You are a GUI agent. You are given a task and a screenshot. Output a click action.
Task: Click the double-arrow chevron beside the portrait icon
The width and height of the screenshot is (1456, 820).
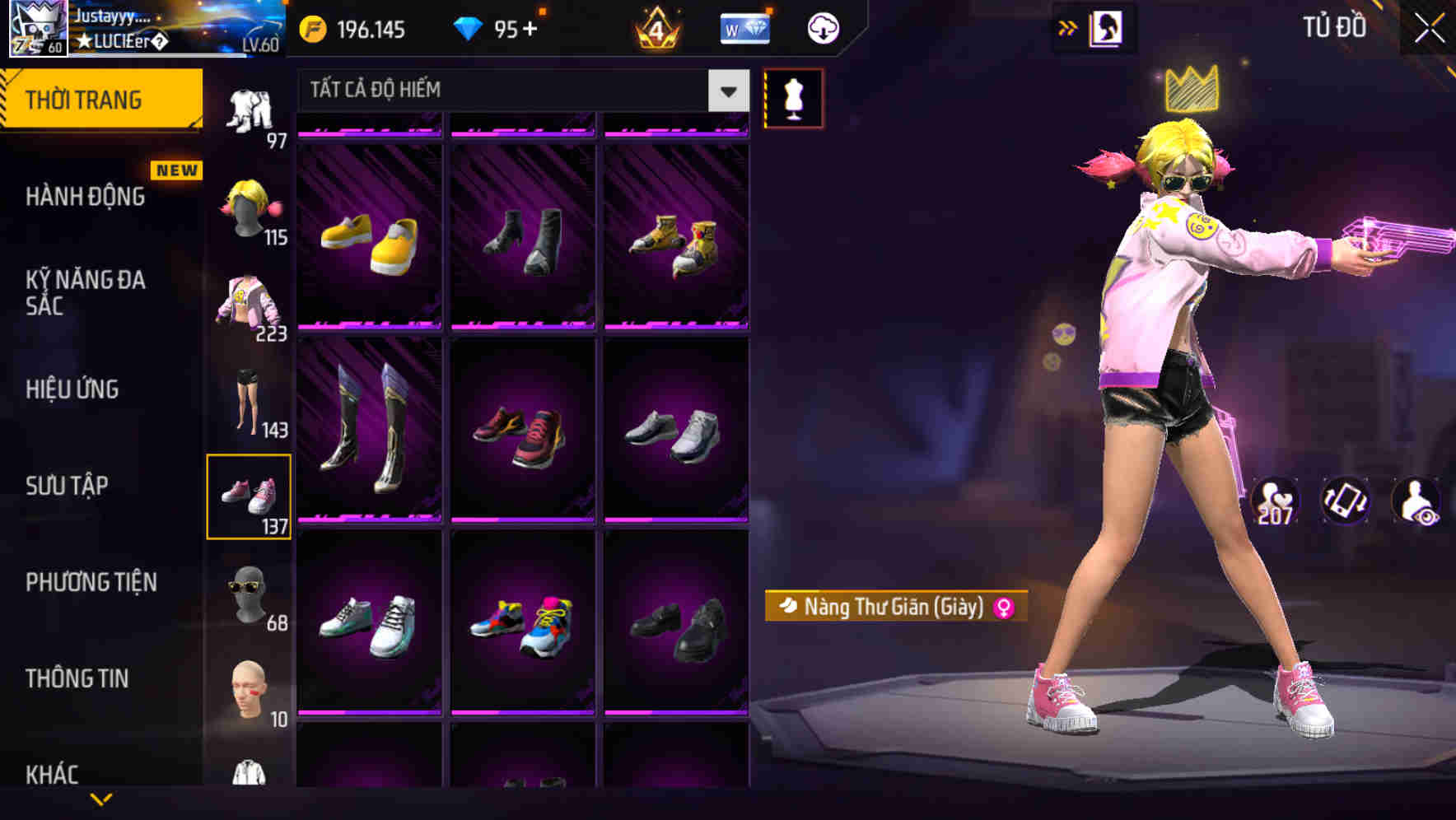coord(1068,27)
